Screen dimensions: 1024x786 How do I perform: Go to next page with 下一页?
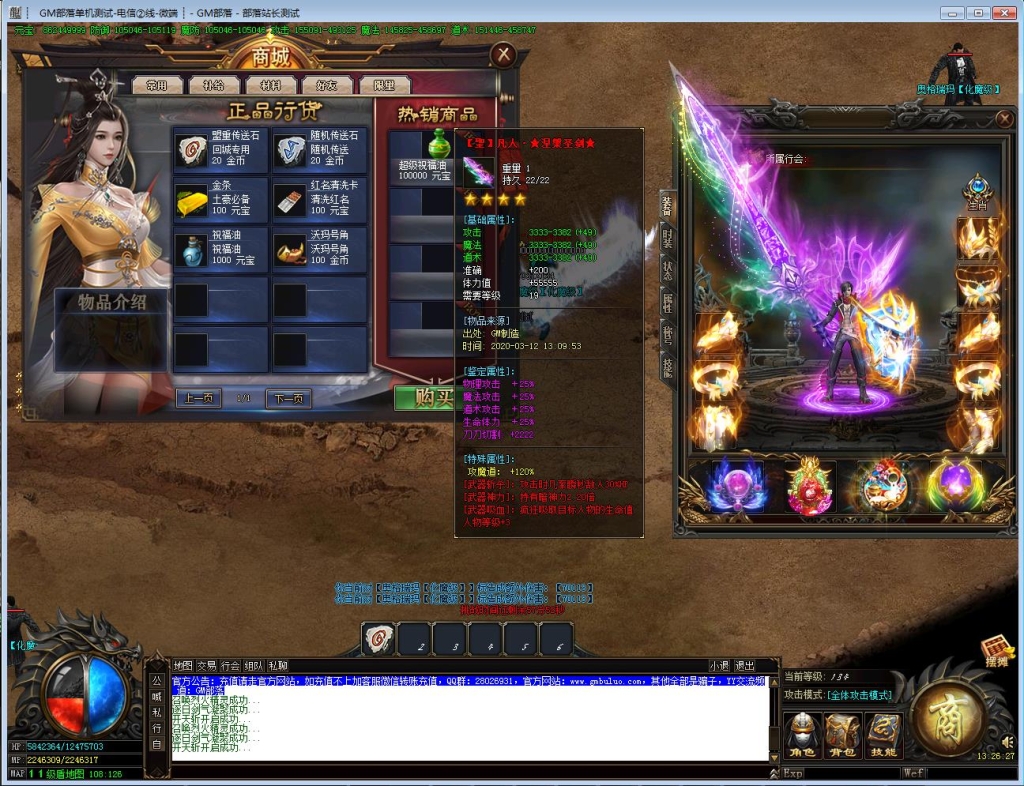[288, 398]
